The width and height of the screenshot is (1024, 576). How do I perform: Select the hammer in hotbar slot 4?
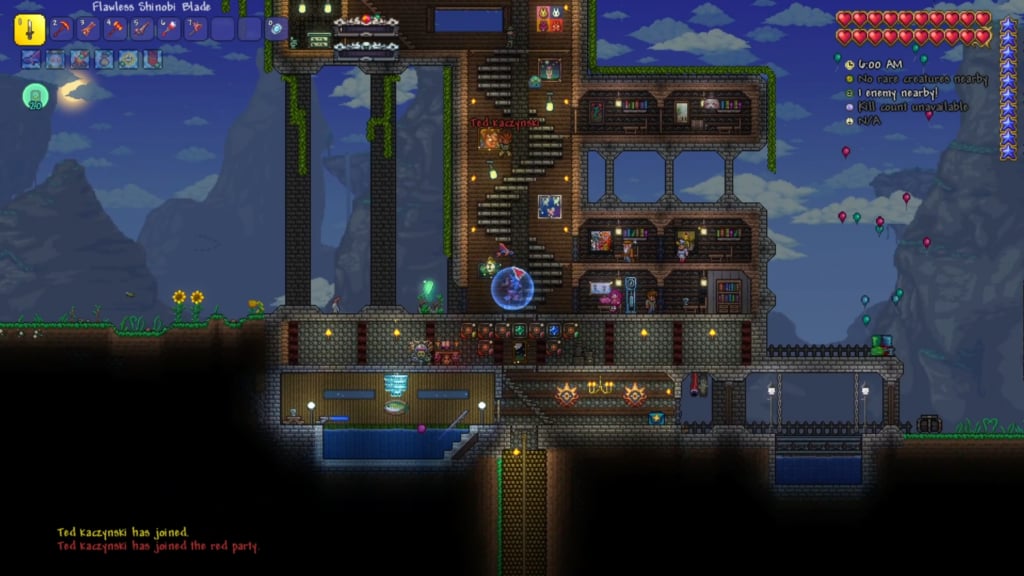click(116, 29)
